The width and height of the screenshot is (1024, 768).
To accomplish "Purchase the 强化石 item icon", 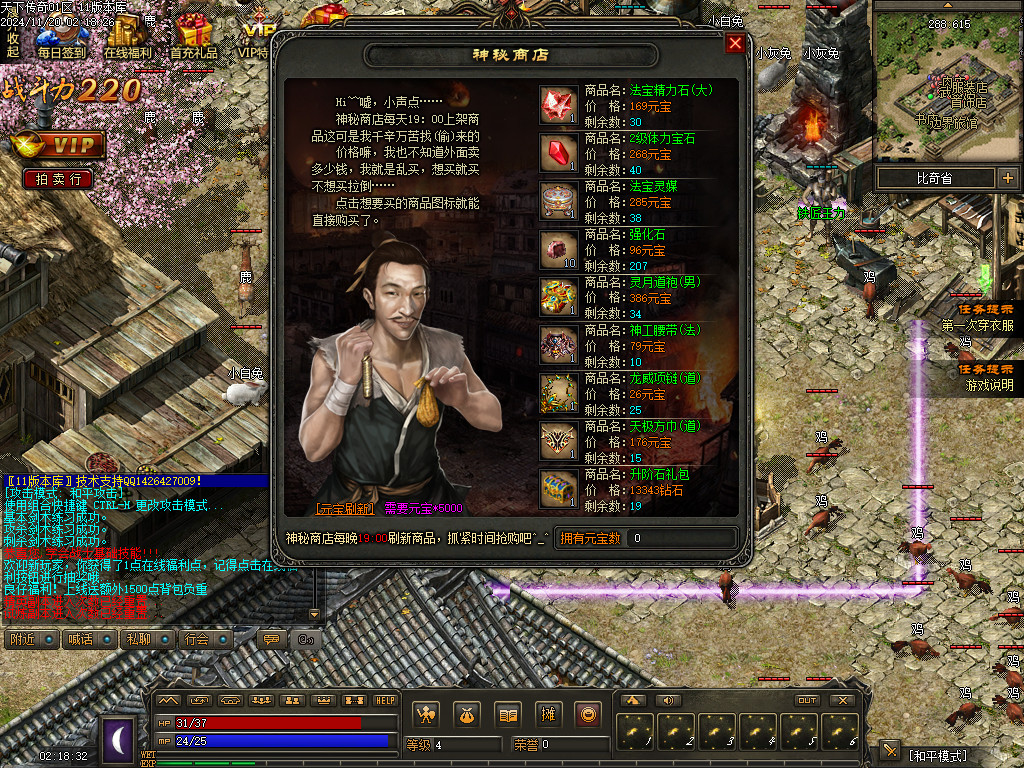I will click(x=558, y=249).
